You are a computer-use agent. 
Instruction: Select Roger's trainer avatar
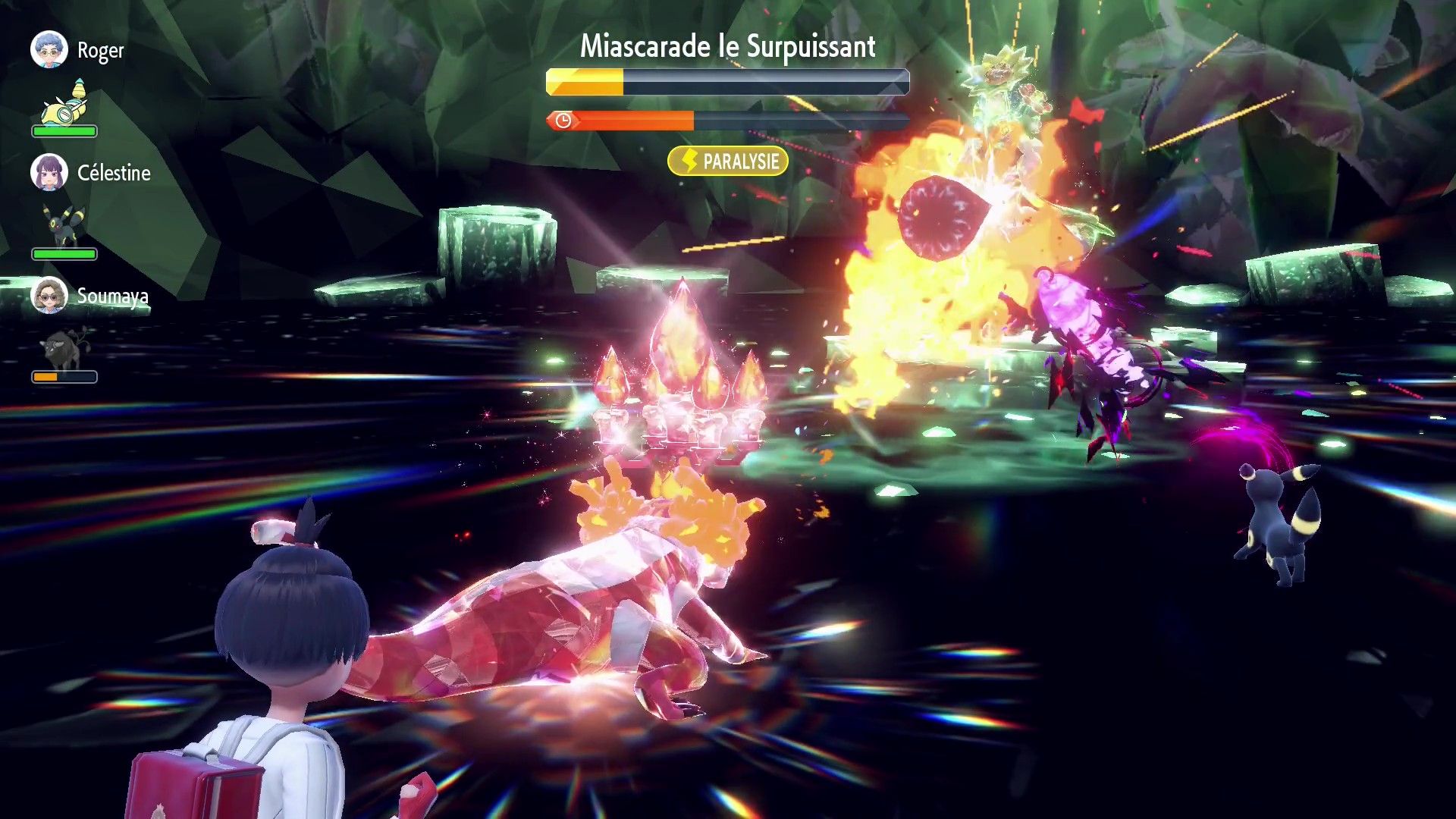pyautogui.click(x=49, y=50)
